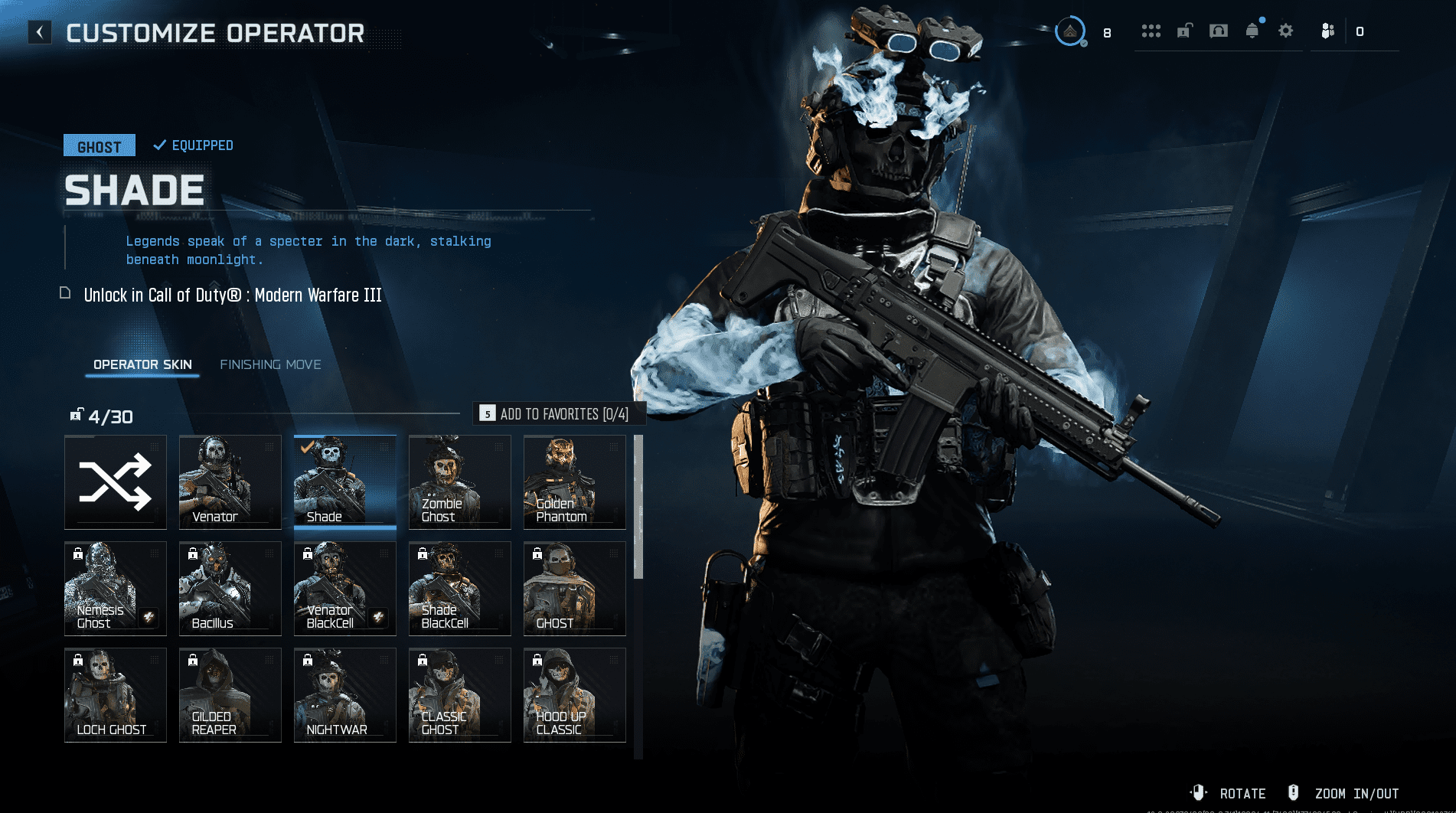Choose the shuffle random skin tile

pyautogui.click(x=116, y=482)
